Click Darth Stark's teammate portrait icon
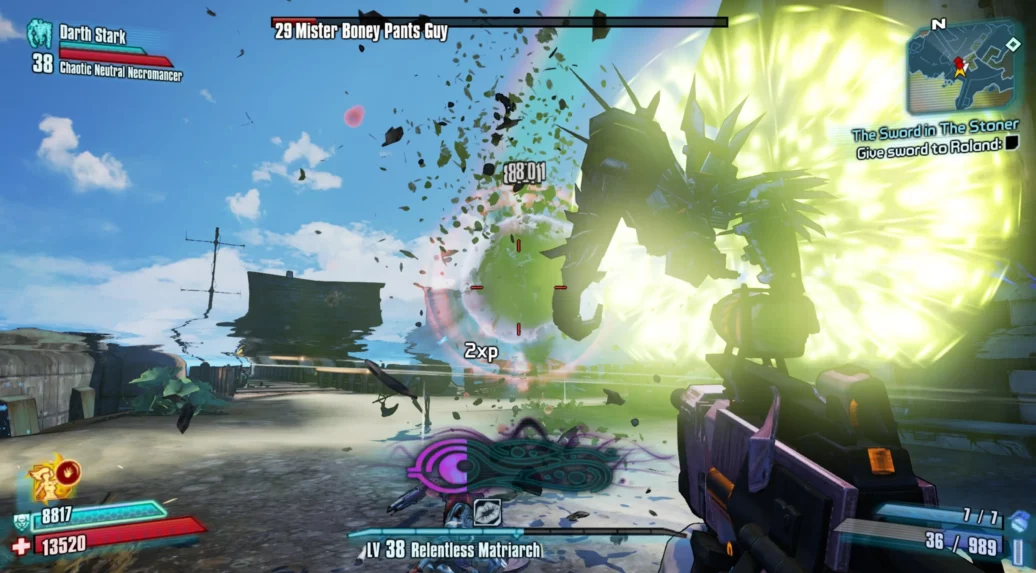This screenshot has width=1036, height=573. pyautogui.click(x=40, y=33)
